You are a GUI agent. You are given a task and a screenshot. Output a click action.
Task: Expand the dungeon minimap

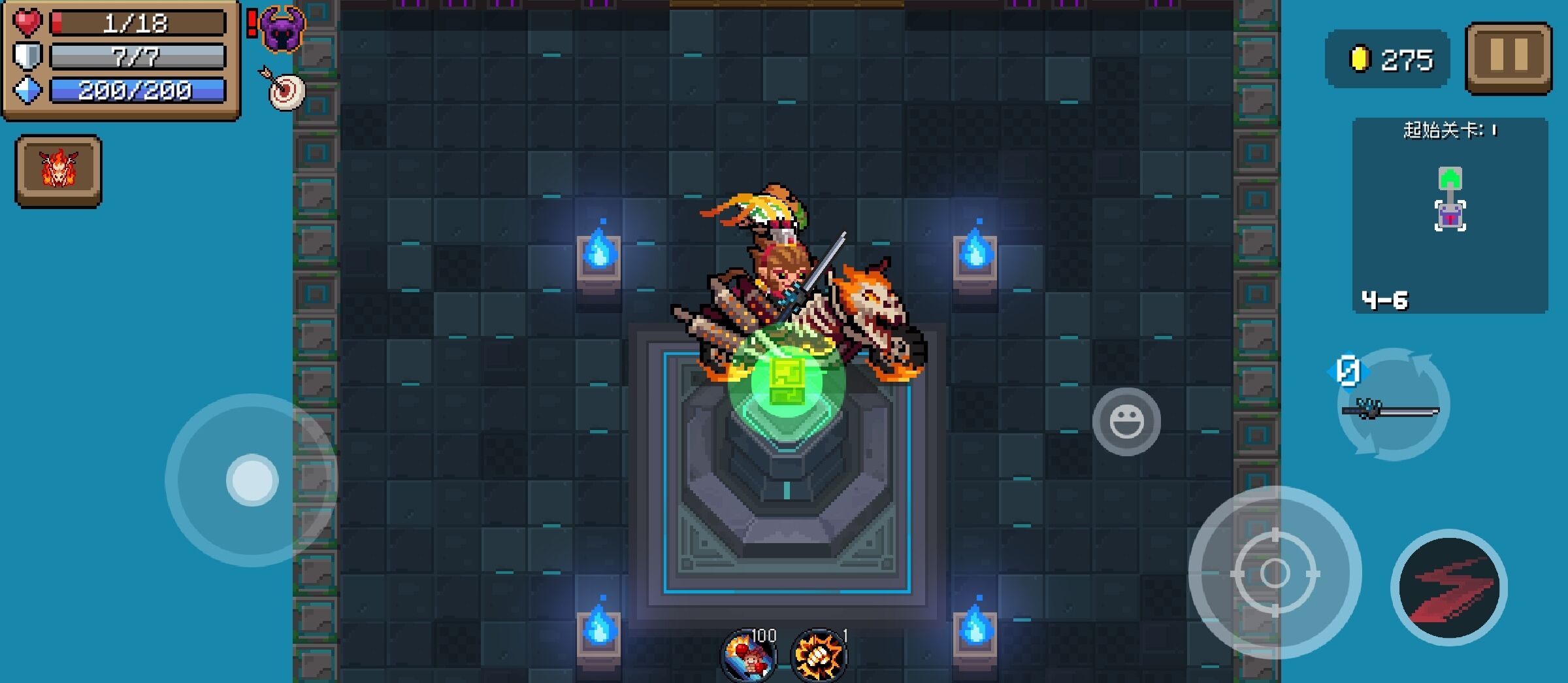coord(1450,216)
